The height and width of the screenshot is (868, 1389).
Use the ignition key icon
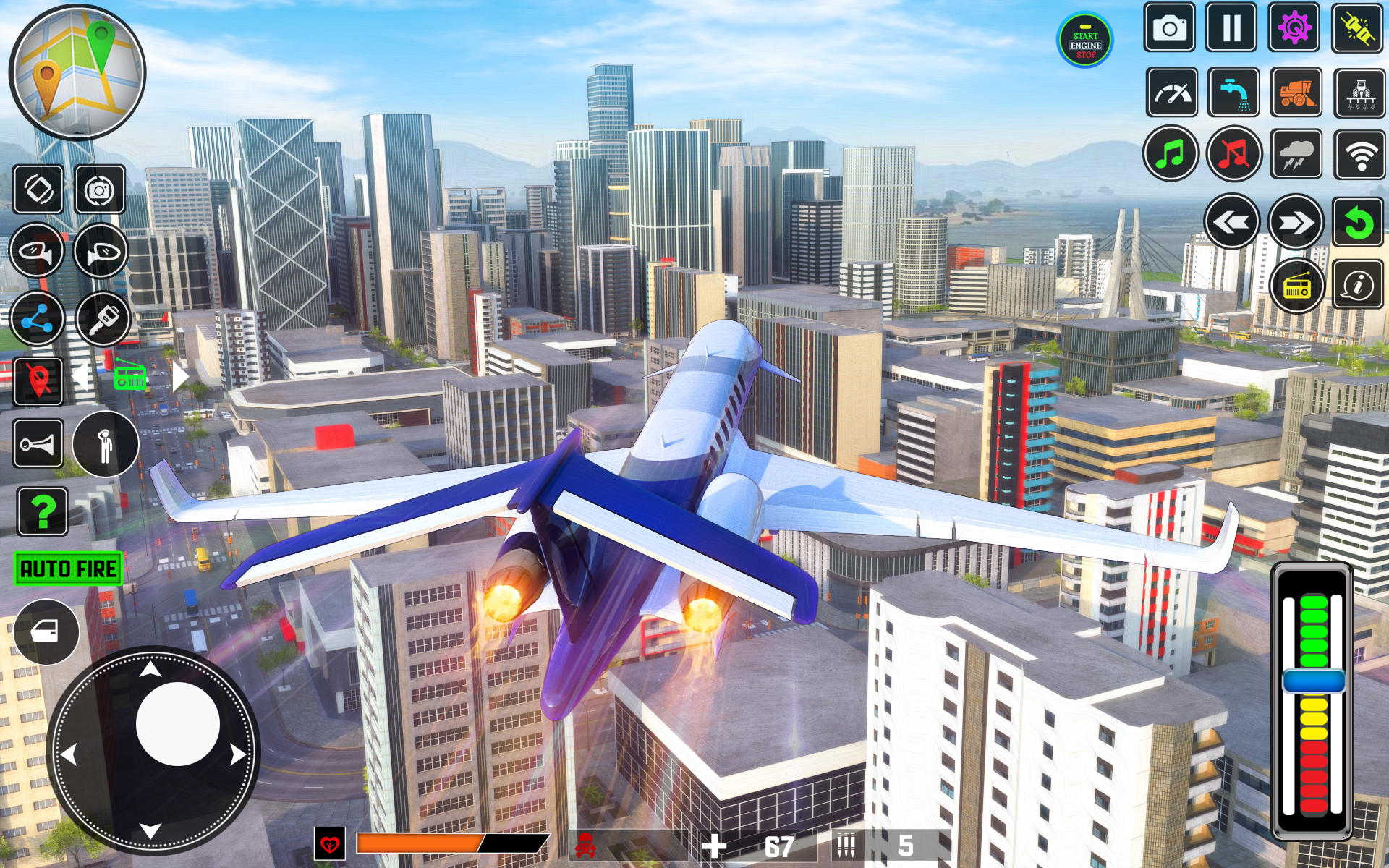pos(101,318)
